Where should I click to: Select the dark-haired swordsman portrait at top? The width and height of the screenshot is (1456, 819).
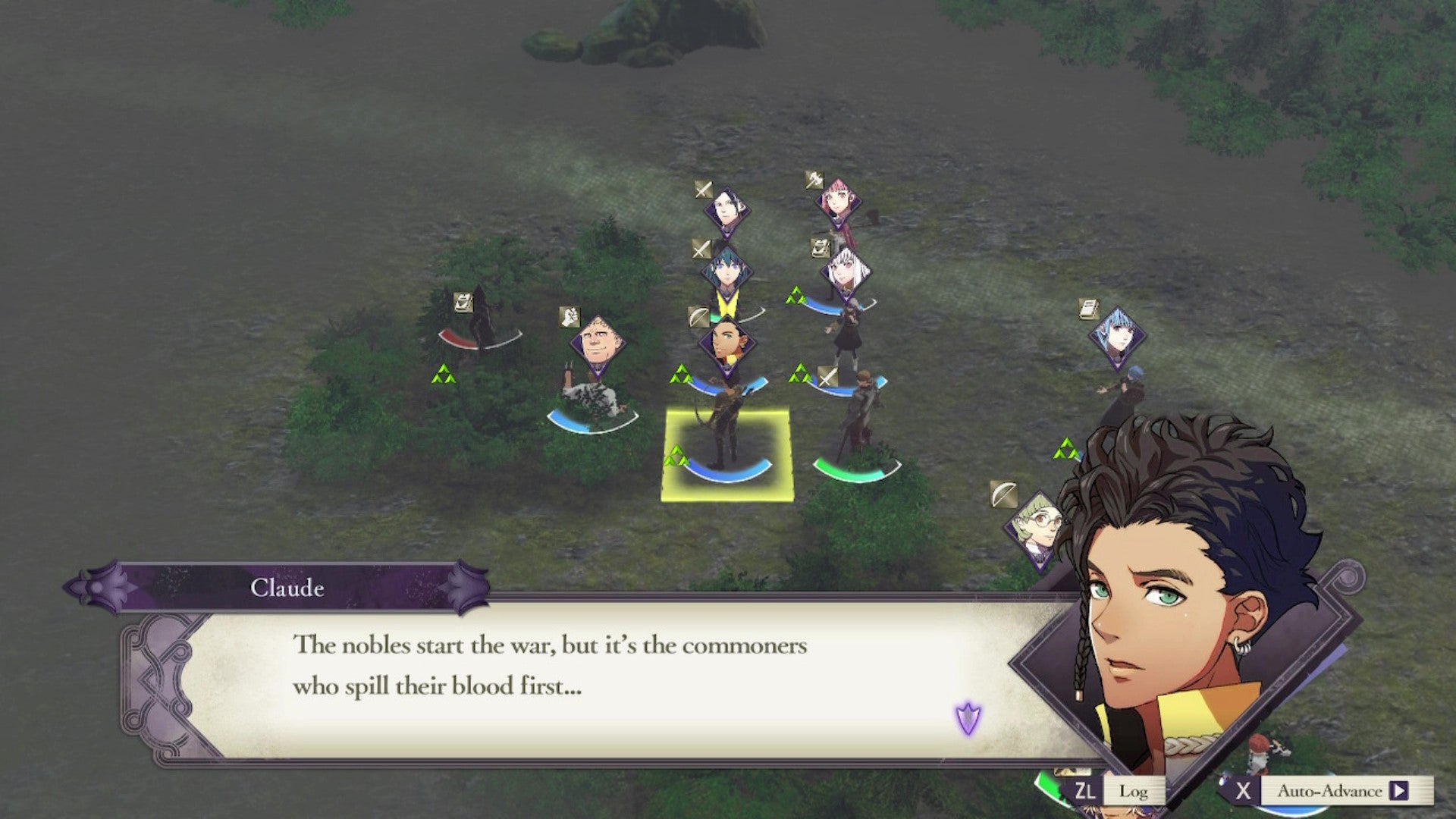(726, 209)
